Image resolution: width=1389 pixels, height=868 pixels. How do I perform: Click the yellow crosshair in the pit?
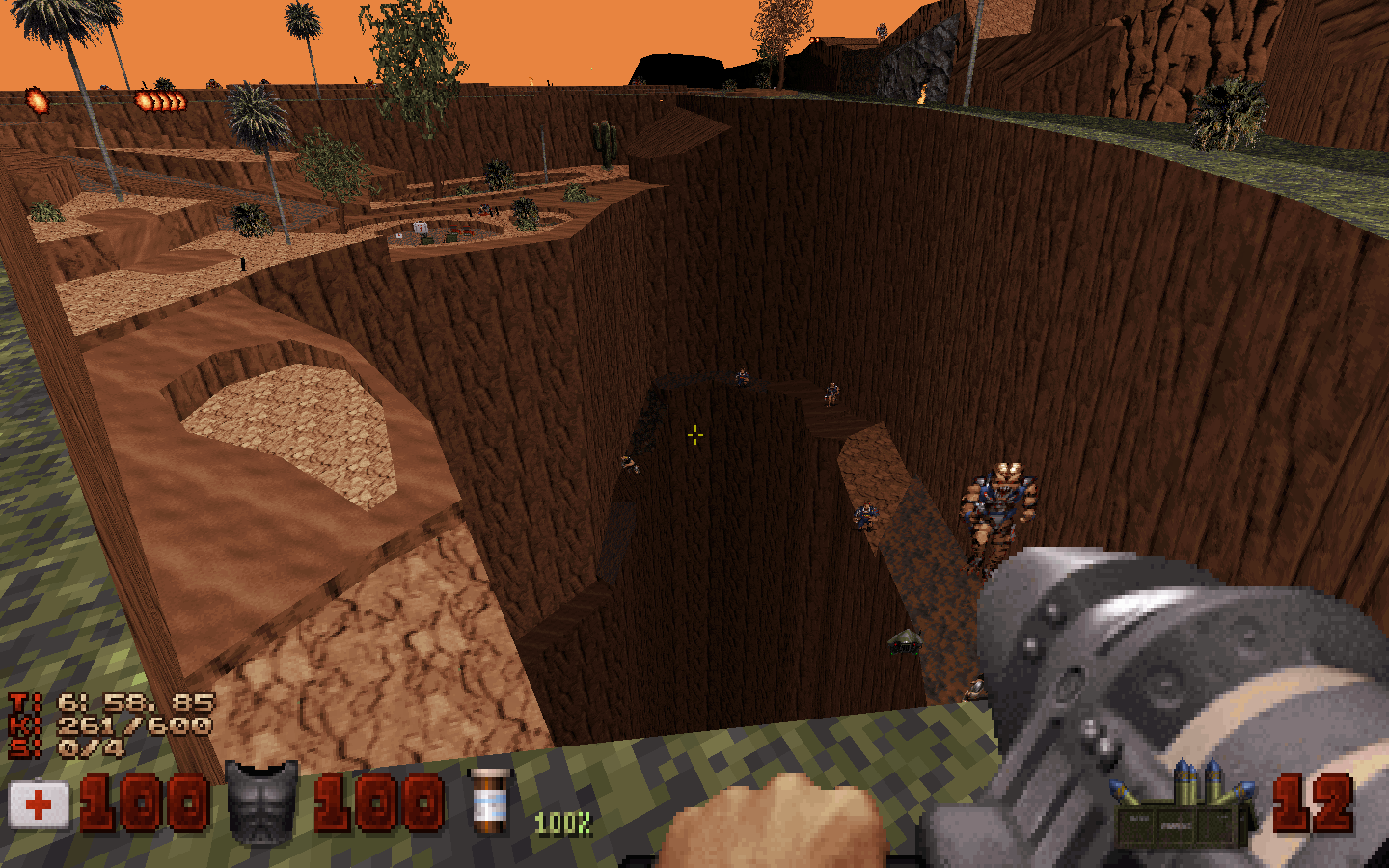[694, 436]
